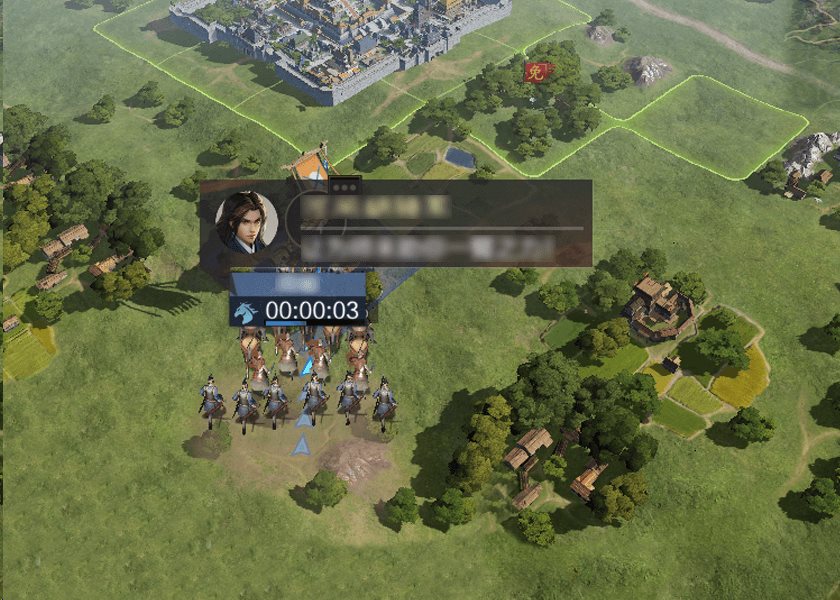Image resolution: width=840 pixels, height=600 pixels.
Task: Open the three-dot options above the message panel
Action: click(x=345, y=186)
